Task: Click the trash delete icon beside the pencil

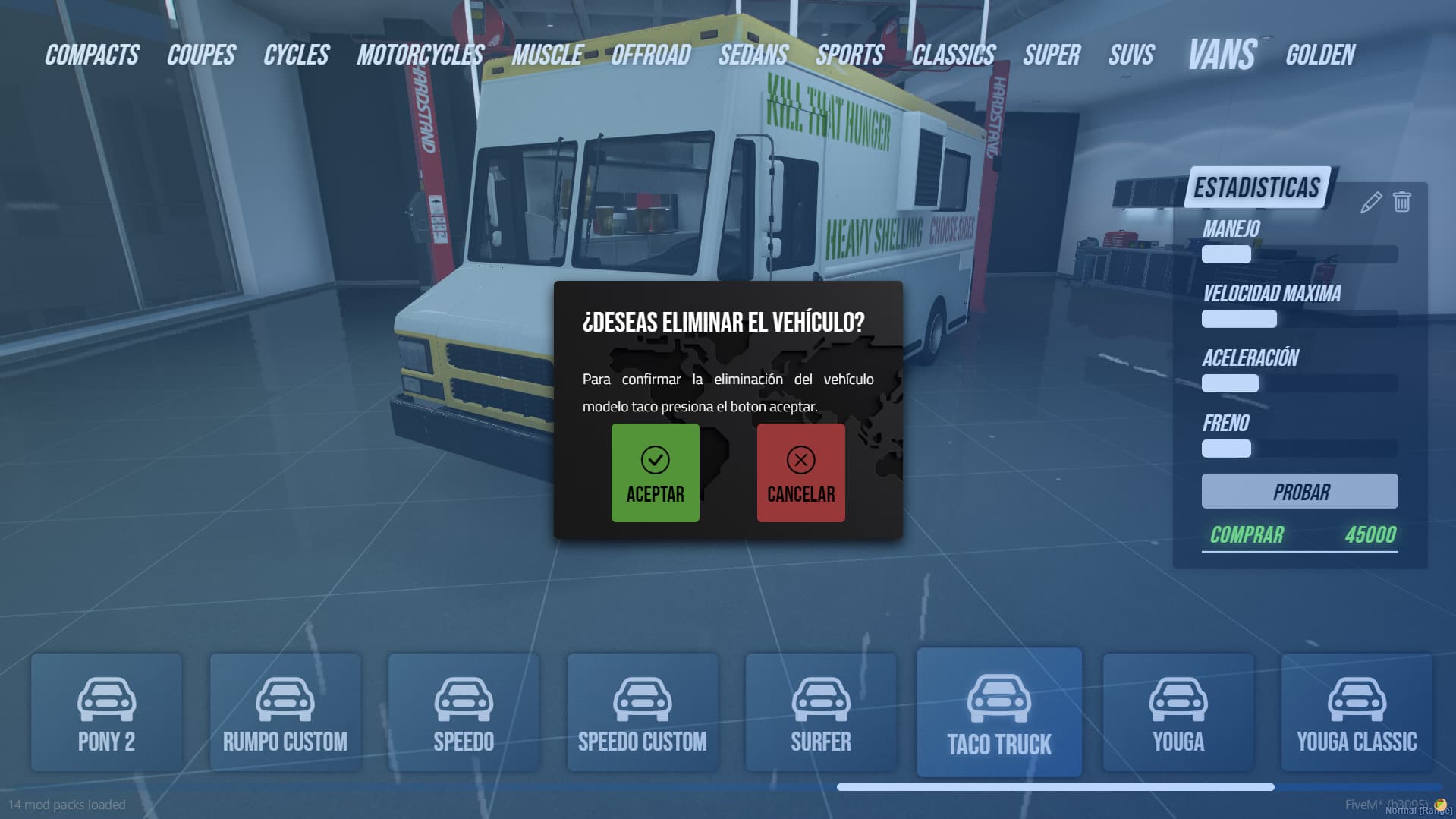Action: [1400, 202]
